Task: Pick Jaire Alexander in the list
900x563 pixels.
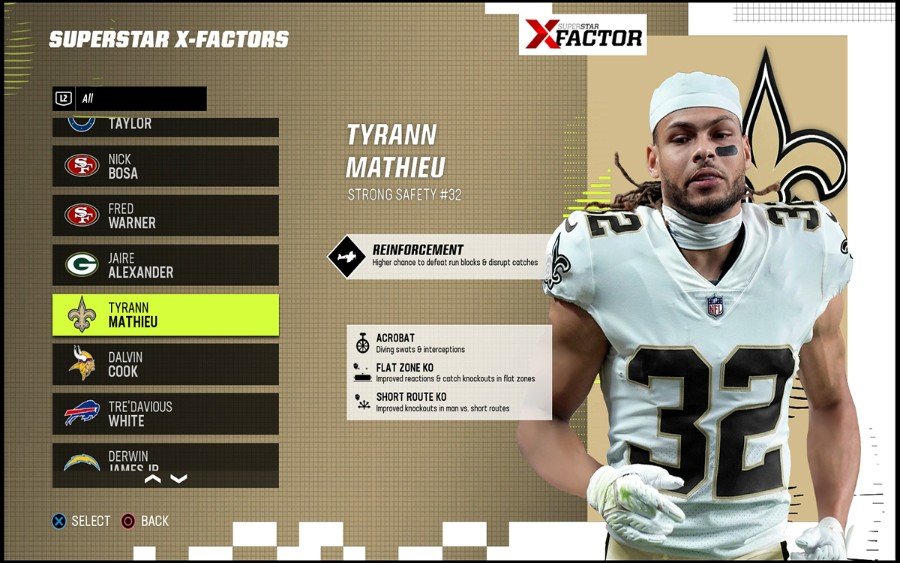Action: point(165,265)
